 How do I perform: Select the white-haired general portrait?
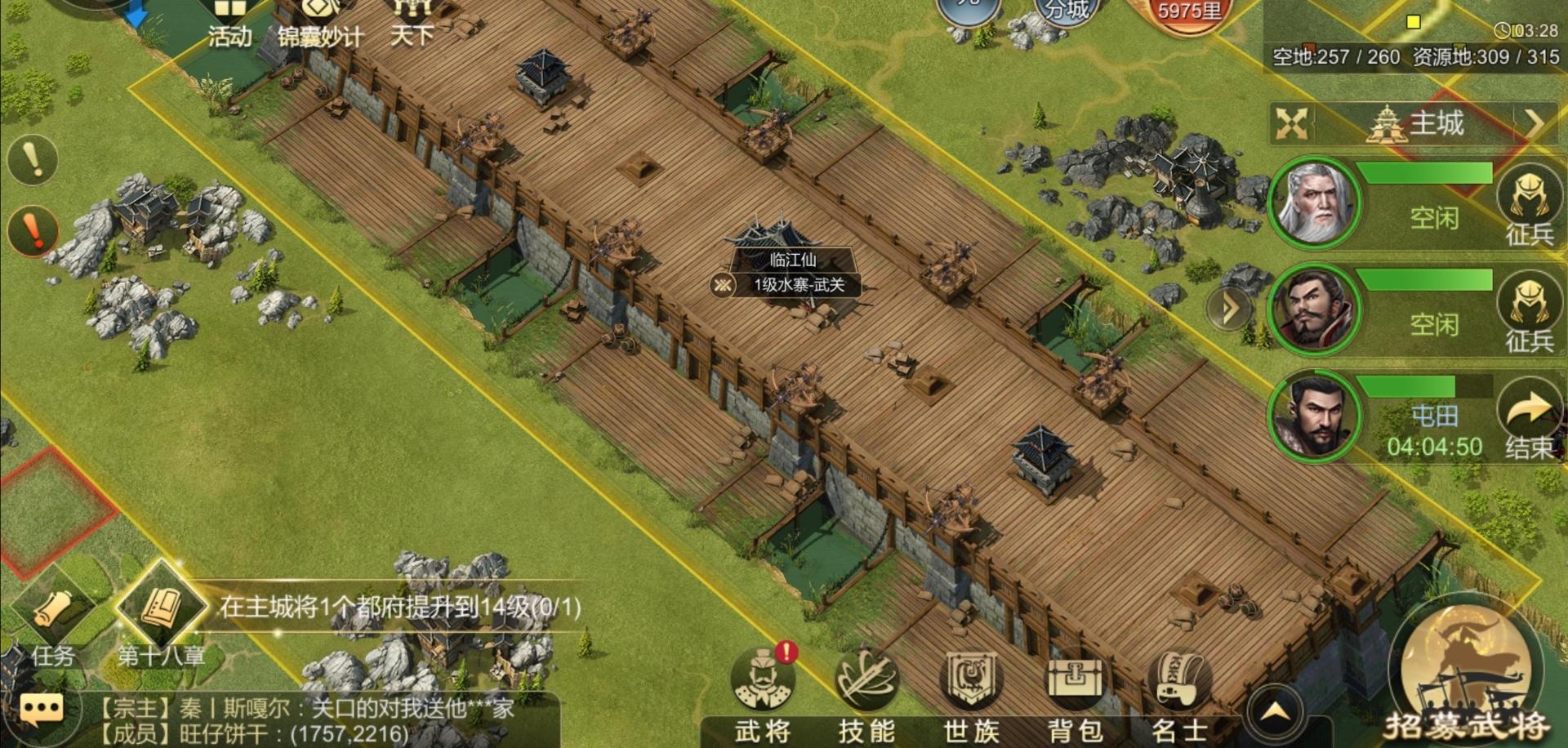[x=1315, y=203]
